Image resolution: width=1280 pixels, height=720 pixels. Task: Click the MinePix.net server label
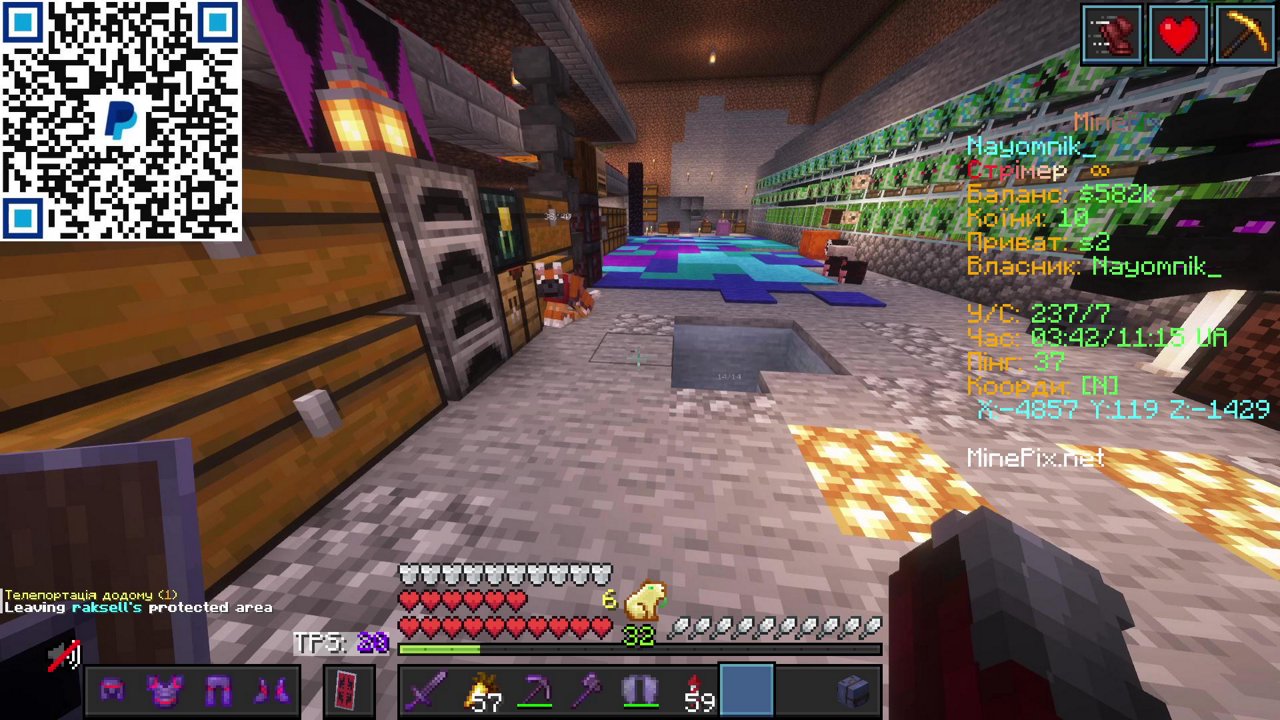tap(1034, 458)
